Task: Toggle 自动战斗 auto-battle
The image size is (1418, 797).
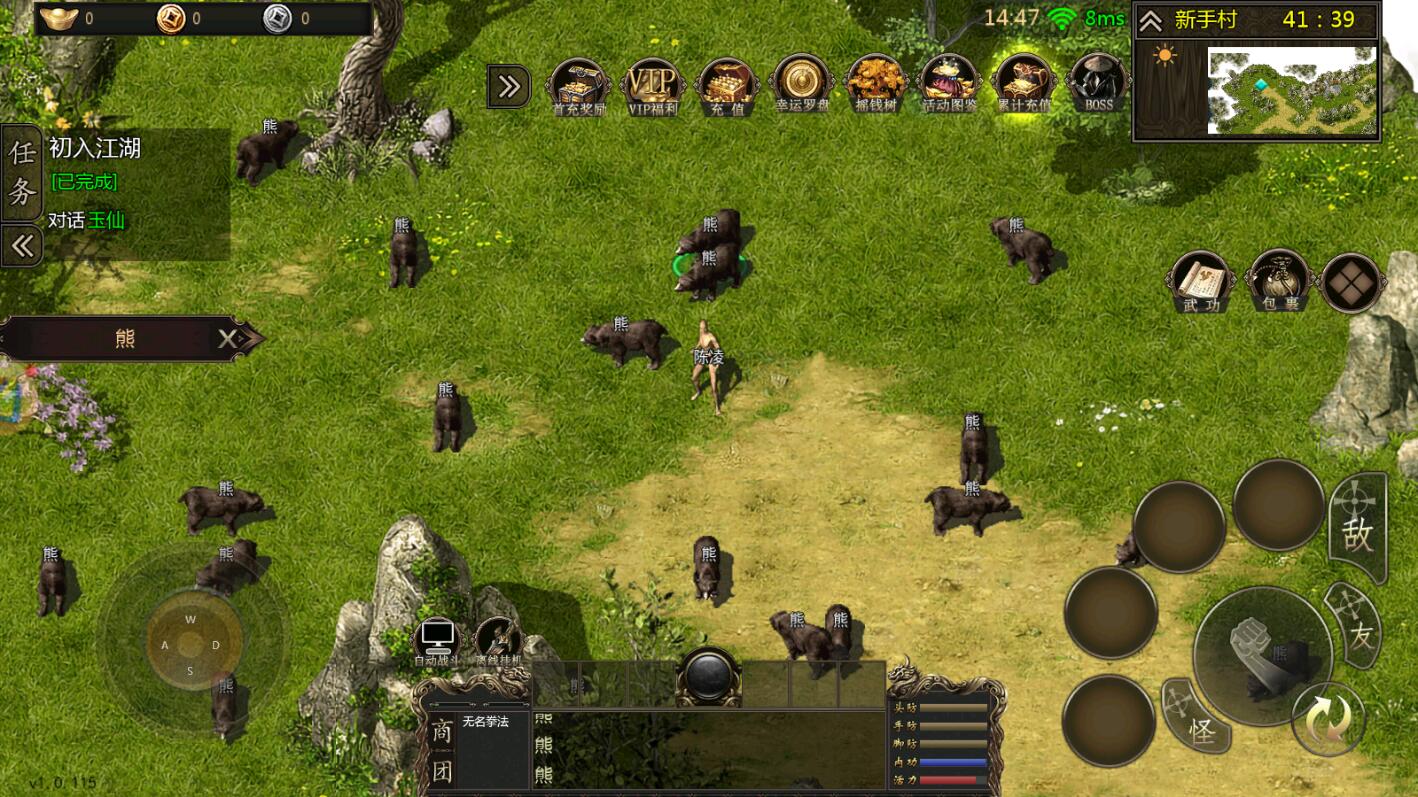Action: [x=437, y=640]
